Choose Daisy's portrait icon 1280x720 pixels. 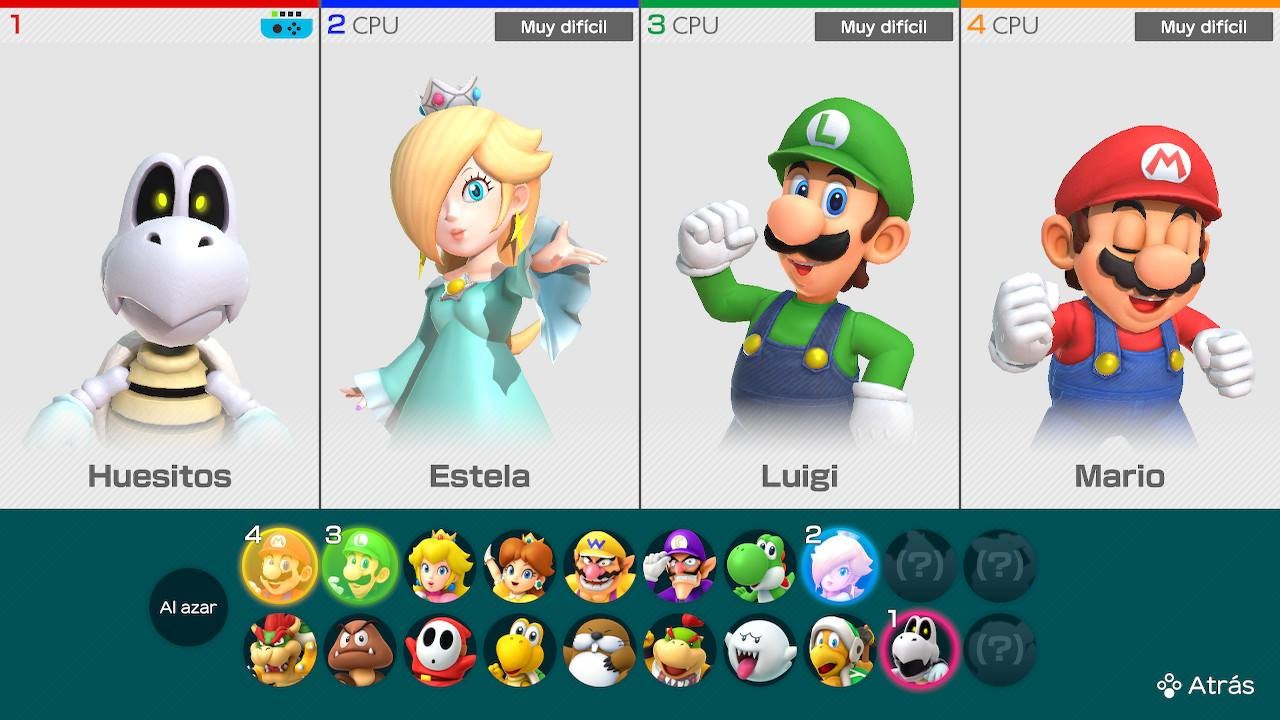click(518, 565)
